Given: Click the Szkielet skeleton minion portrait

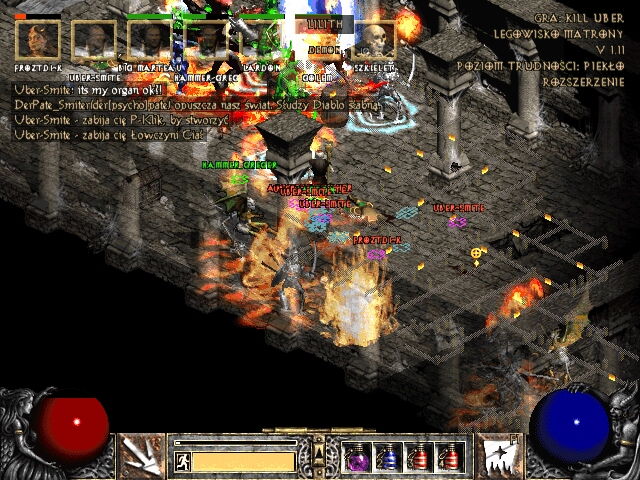Looking at the screenshot, I should tap(374, 40).
